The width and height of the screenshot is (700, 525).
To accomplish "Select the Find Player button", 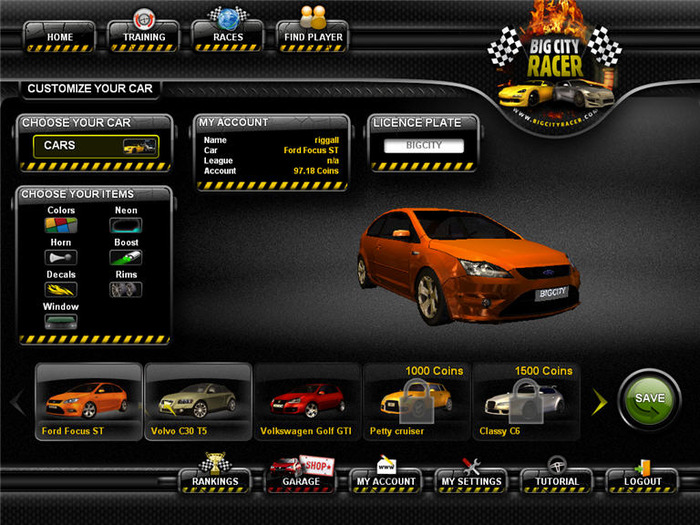I will pyautogui.click(x=311, y=37).
